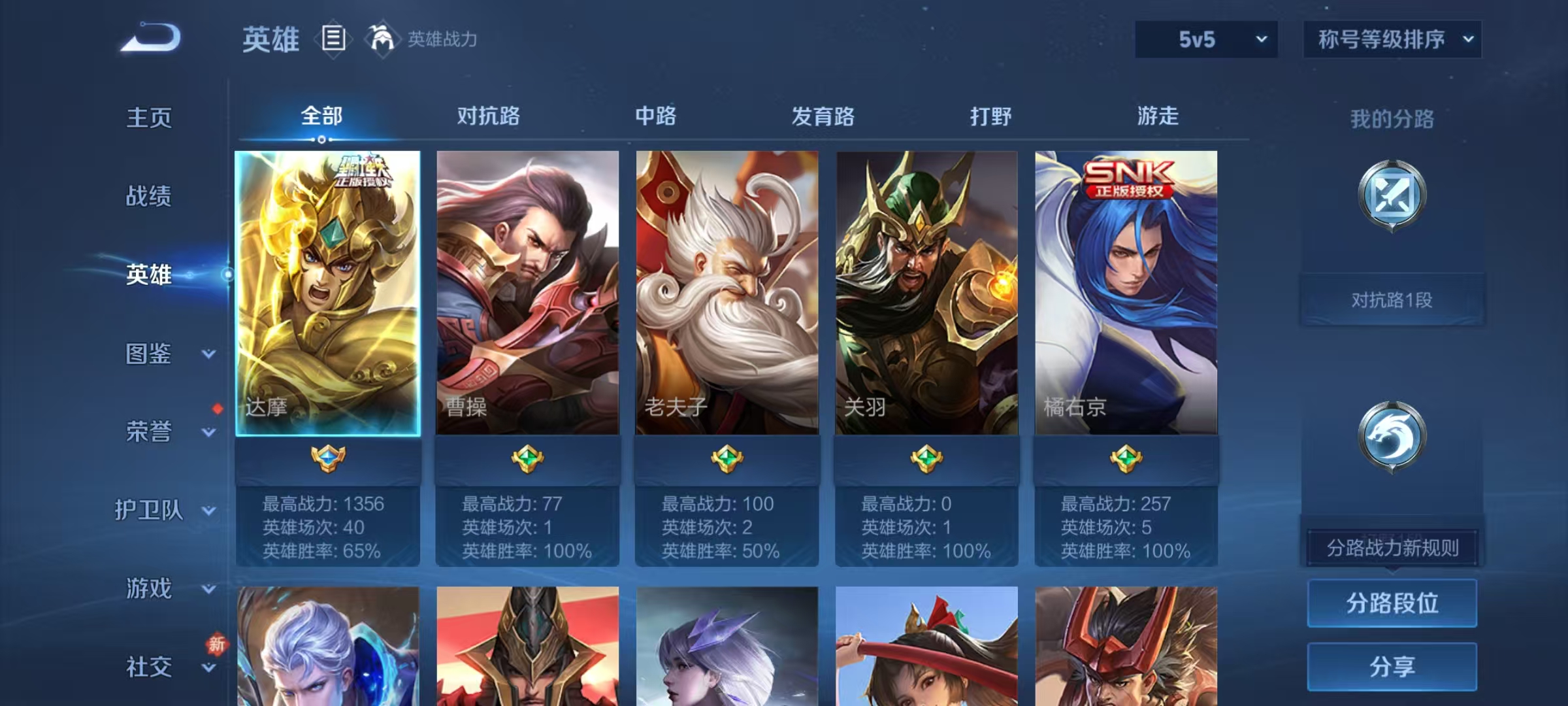Open the 5v5 mode dropdown
Screen dimensions: 1568x706
pyautogui.click(x=1205, y=39)
